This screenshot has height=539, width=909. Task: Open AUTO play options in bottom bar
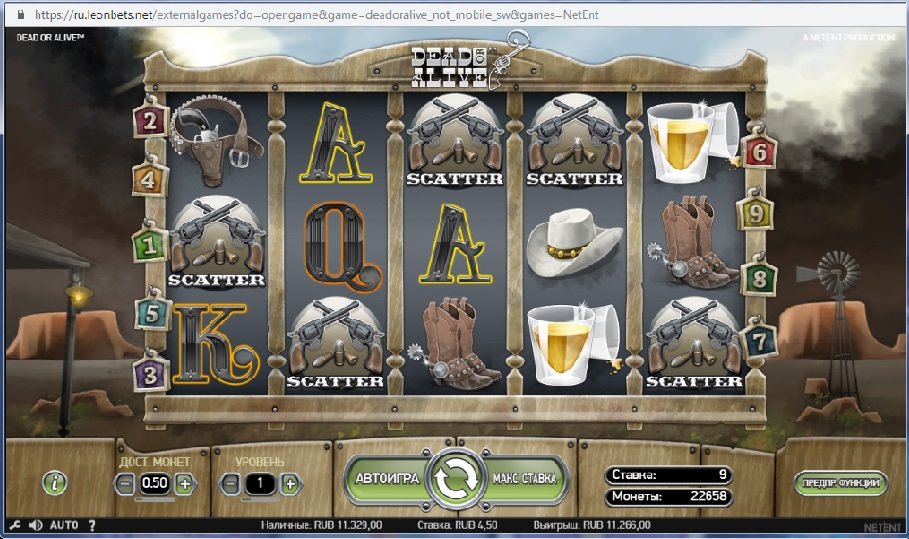click(x=64, y=524)
